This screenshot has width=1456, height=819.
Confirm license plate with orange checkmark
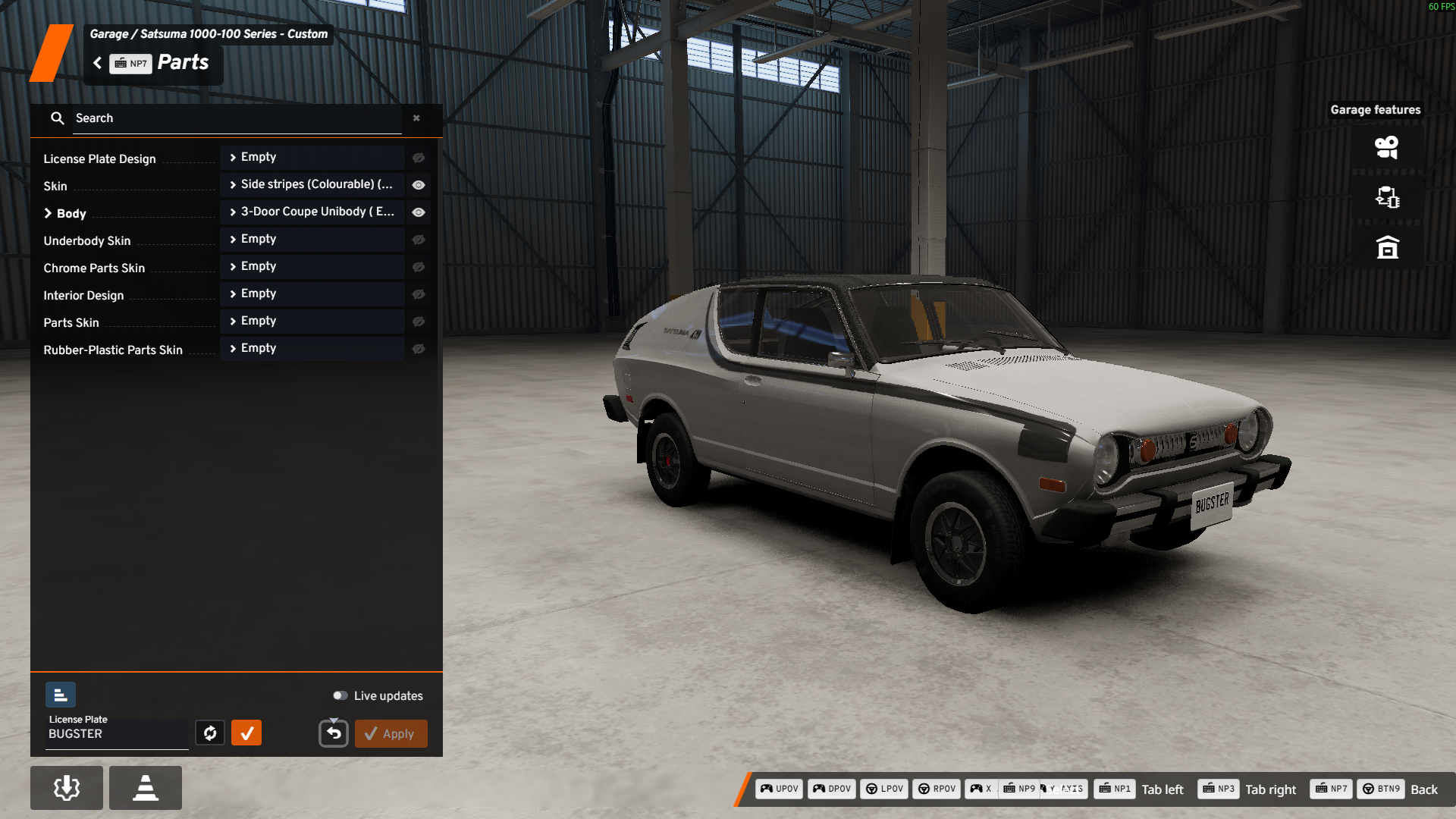point(246,733)
